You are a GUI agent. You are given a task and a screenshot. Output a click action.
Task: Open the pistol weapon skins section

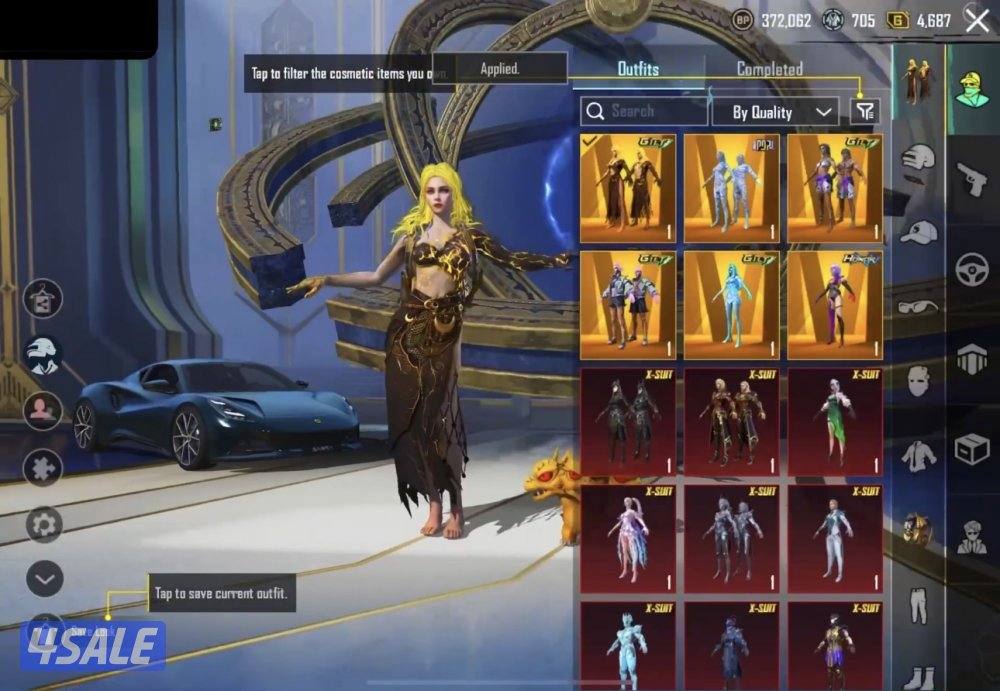click(971, 182)
